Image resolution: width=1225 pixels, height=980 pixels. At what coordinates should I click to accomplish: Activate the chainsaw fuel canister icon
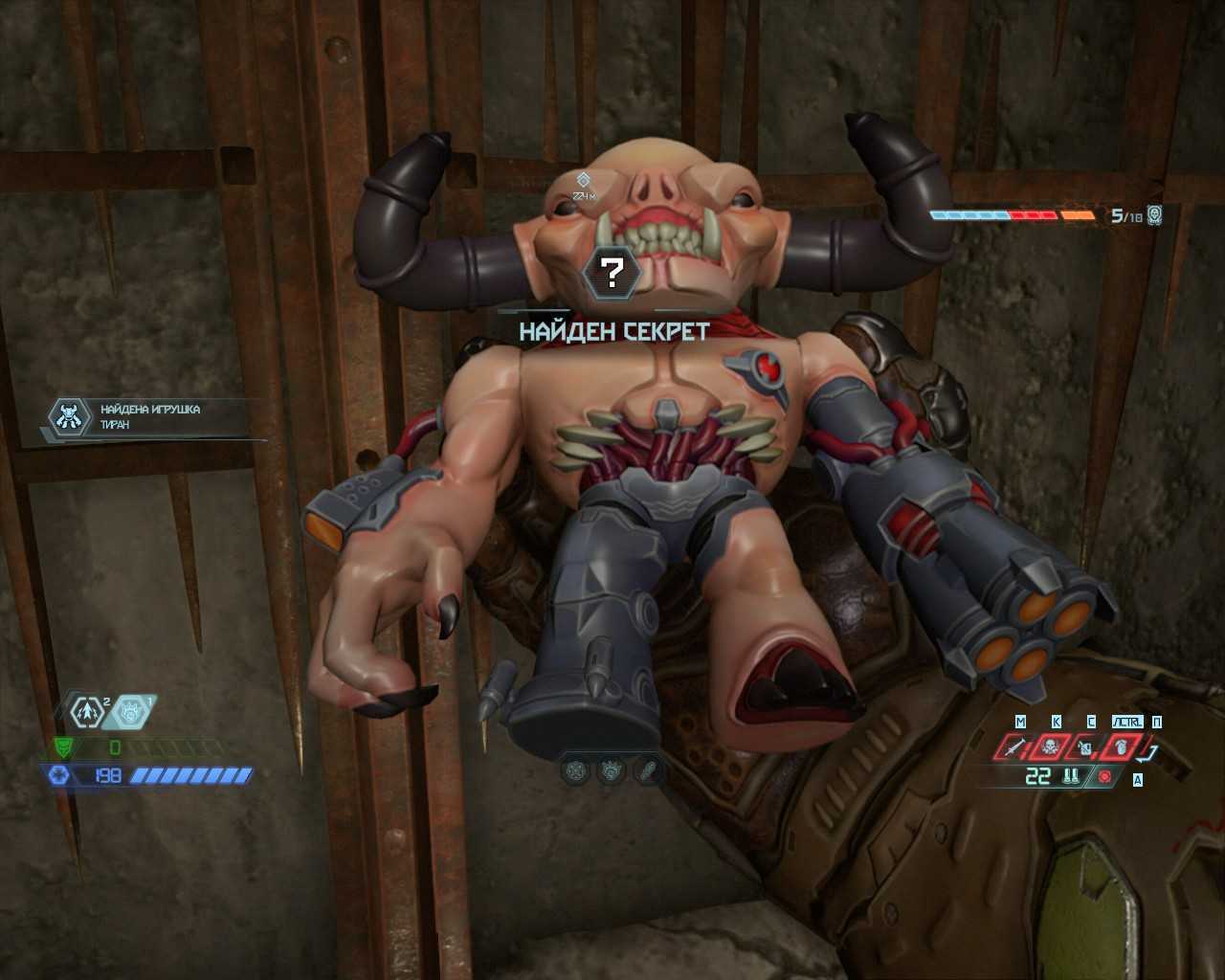[x=1086, y=746]
